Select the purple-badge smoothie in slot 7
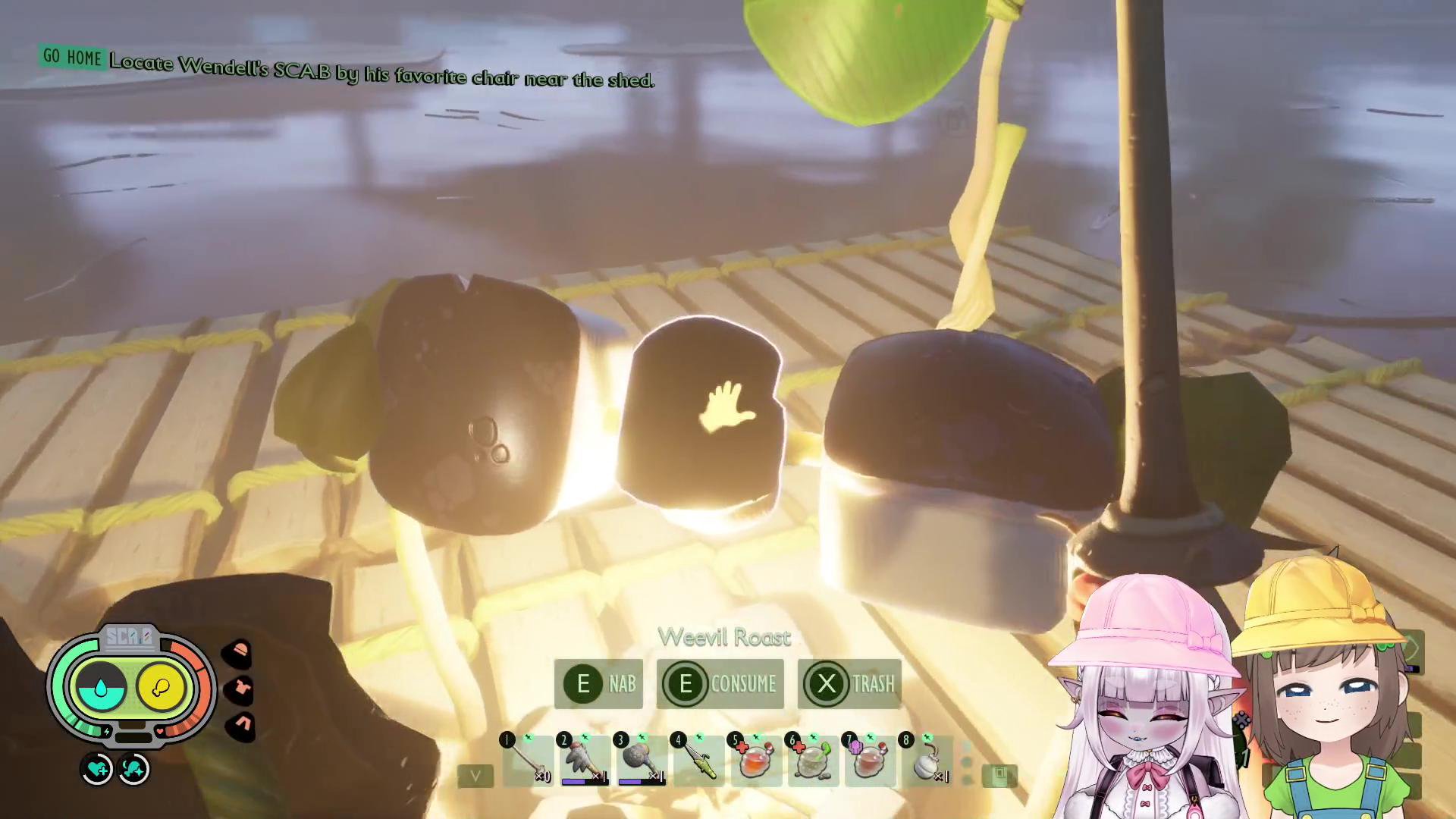Image resolution: width=1456 pixels, height=819 pixels. click(x=870, y=760)
